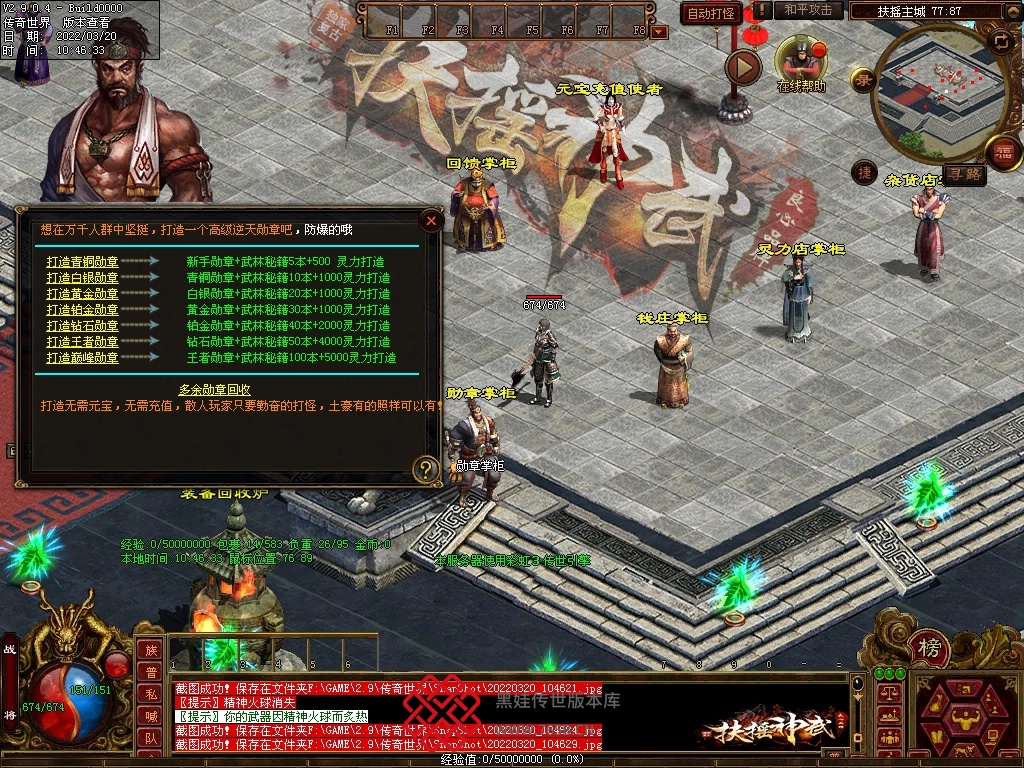Open character panel via muscular figure icon
The width and height of the screenshot is (1024, 768).
963,717
